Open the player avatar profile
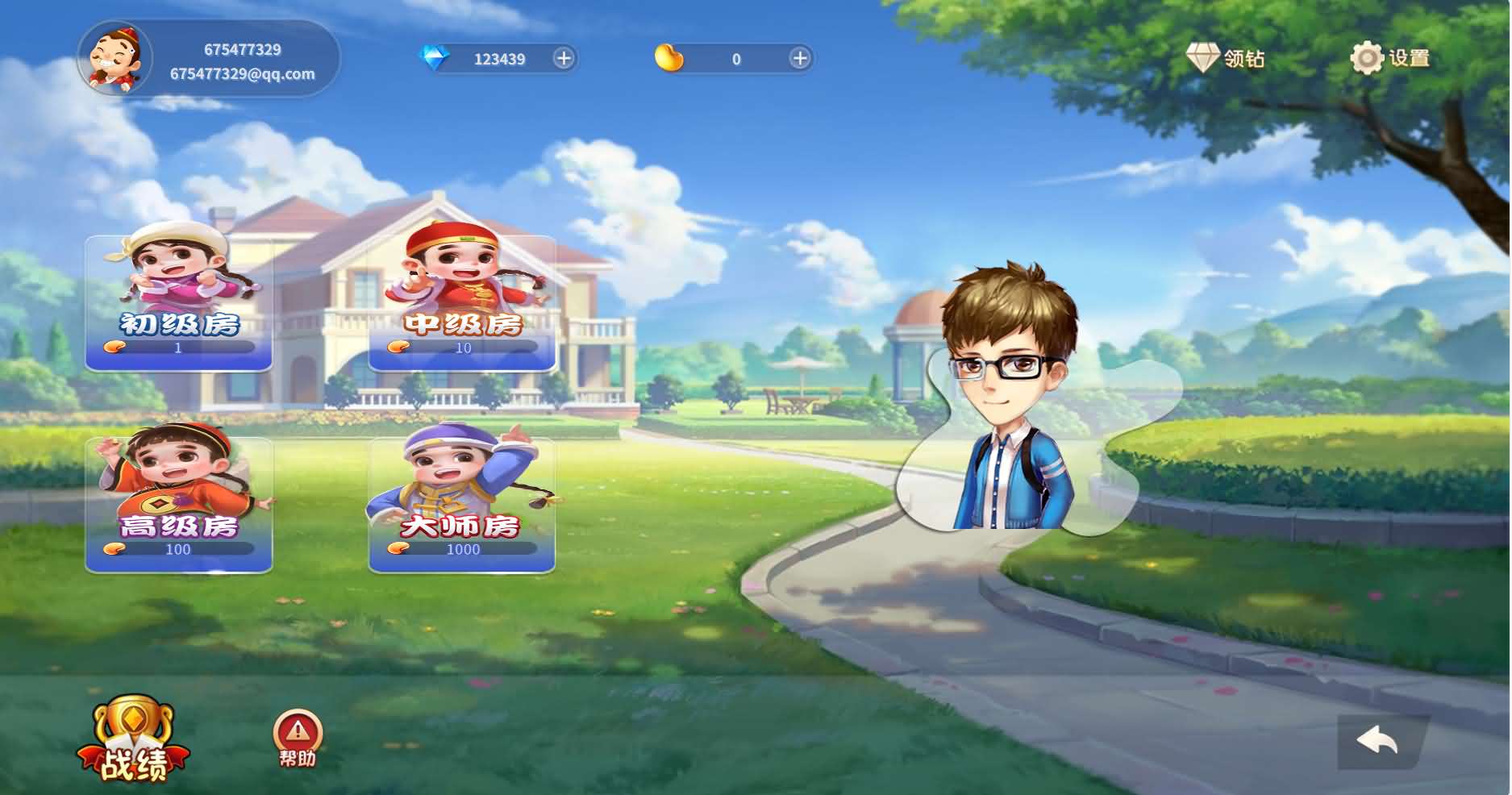Image resolution: width=1512 pixels, height=795 pixels. coord(115,58)
